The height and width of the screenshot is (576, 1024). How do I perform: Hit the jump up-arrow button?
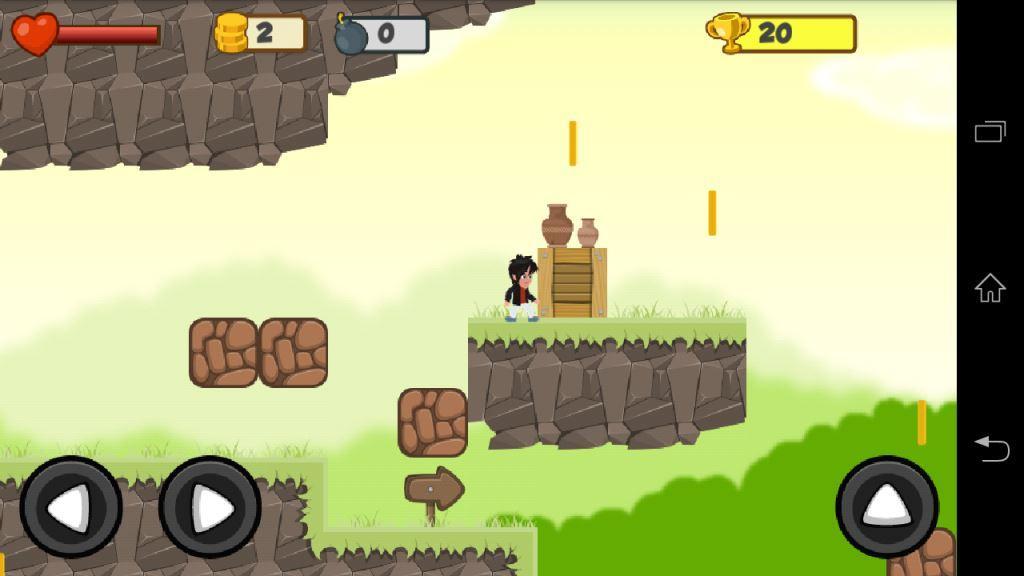pos(887,506)
